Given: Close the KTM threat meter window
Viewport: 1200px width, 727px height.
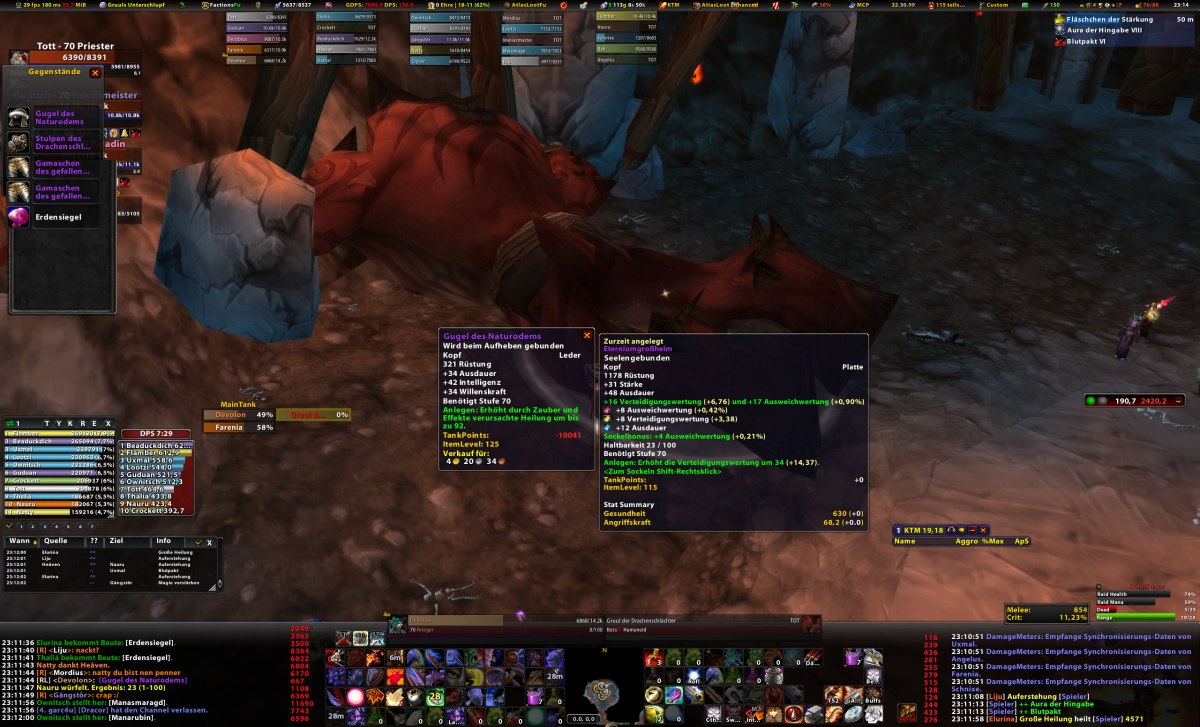Looking at the screenshot, I should point(984,530).
